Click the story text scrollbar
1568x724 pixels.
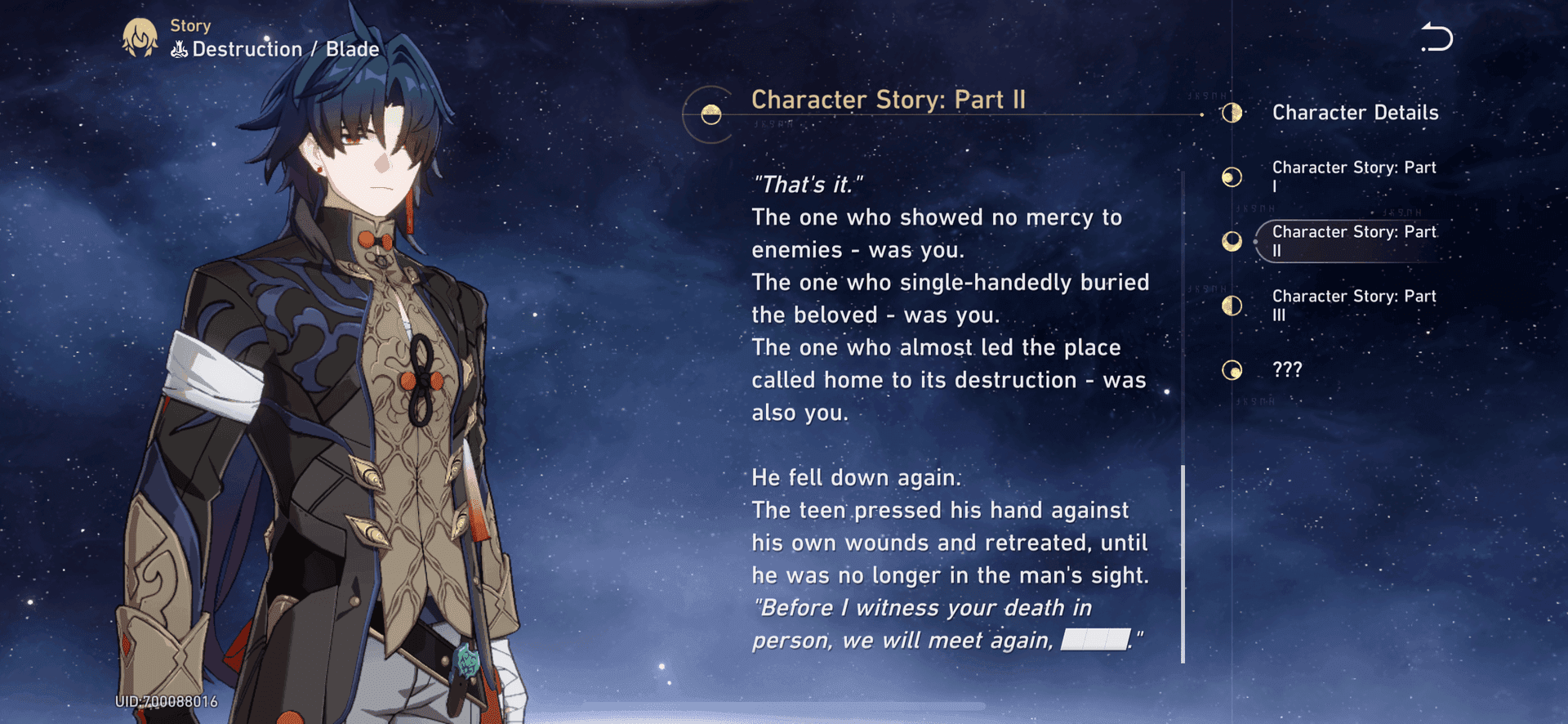(x=1183, y=564)
